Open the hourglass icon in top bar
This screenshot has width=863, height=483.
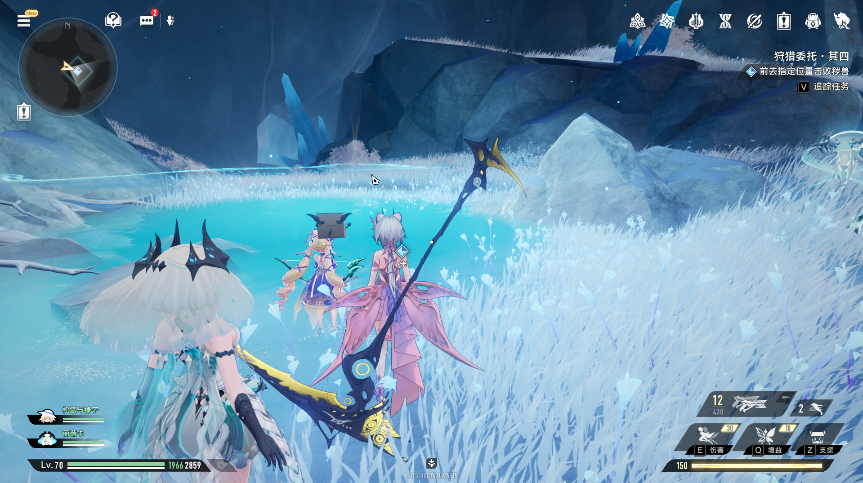click(x=725, y=21)
